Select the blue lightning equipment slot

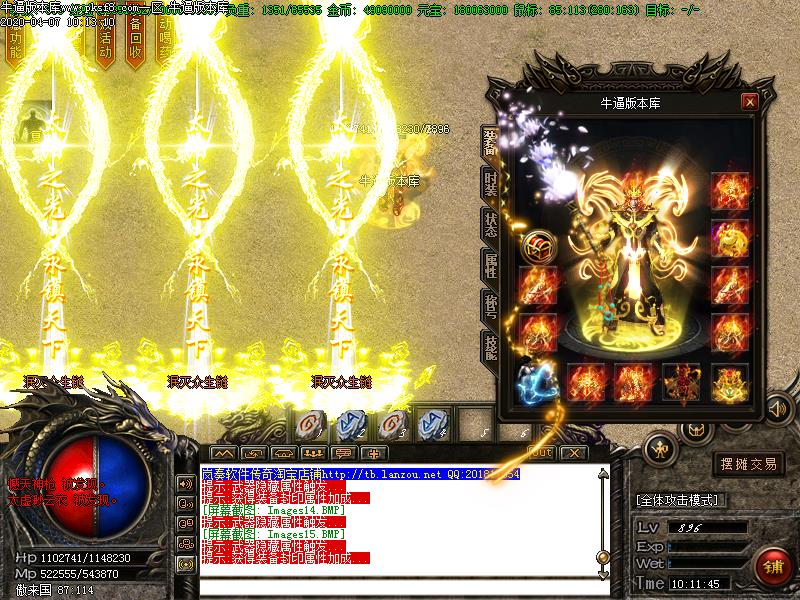tap(537, 381)
